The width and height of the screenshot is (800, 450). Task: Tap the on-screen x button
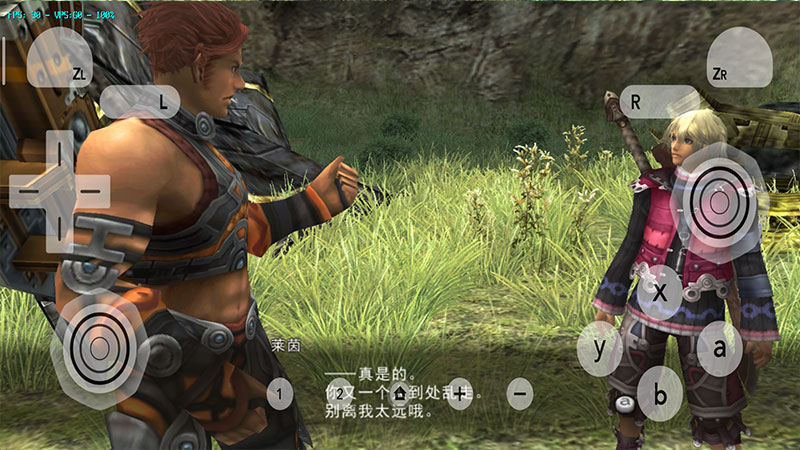coord(660,292)
